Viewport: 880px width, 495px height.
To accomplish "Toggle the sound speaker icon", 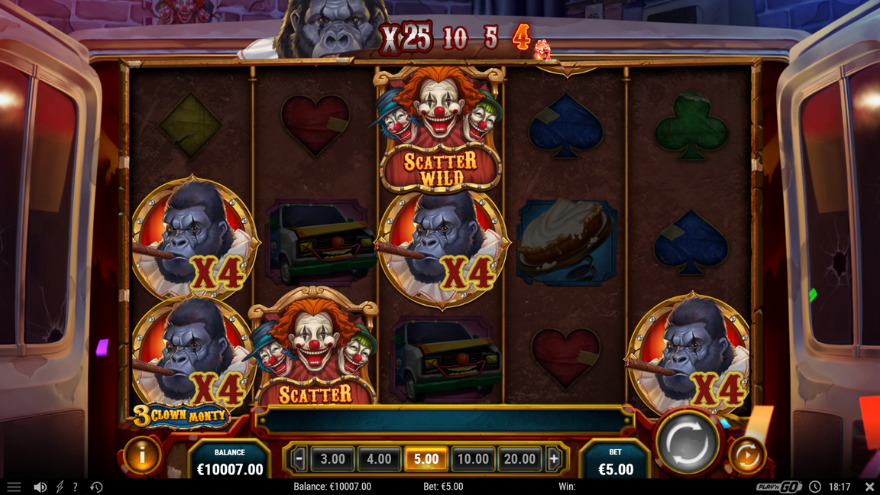I will click(x=40, y=487).
